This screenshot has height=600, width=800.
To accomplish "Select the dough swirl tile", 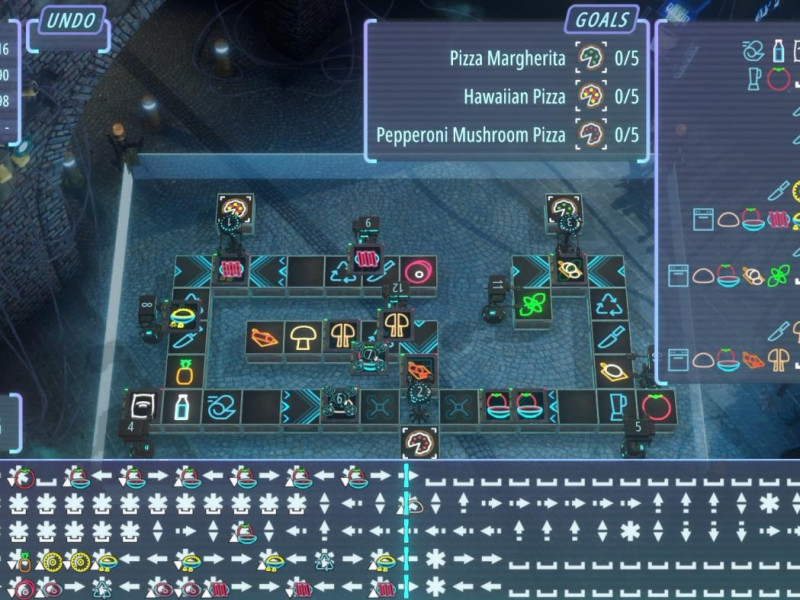I will pyautogui.click(x=220, y=407).
